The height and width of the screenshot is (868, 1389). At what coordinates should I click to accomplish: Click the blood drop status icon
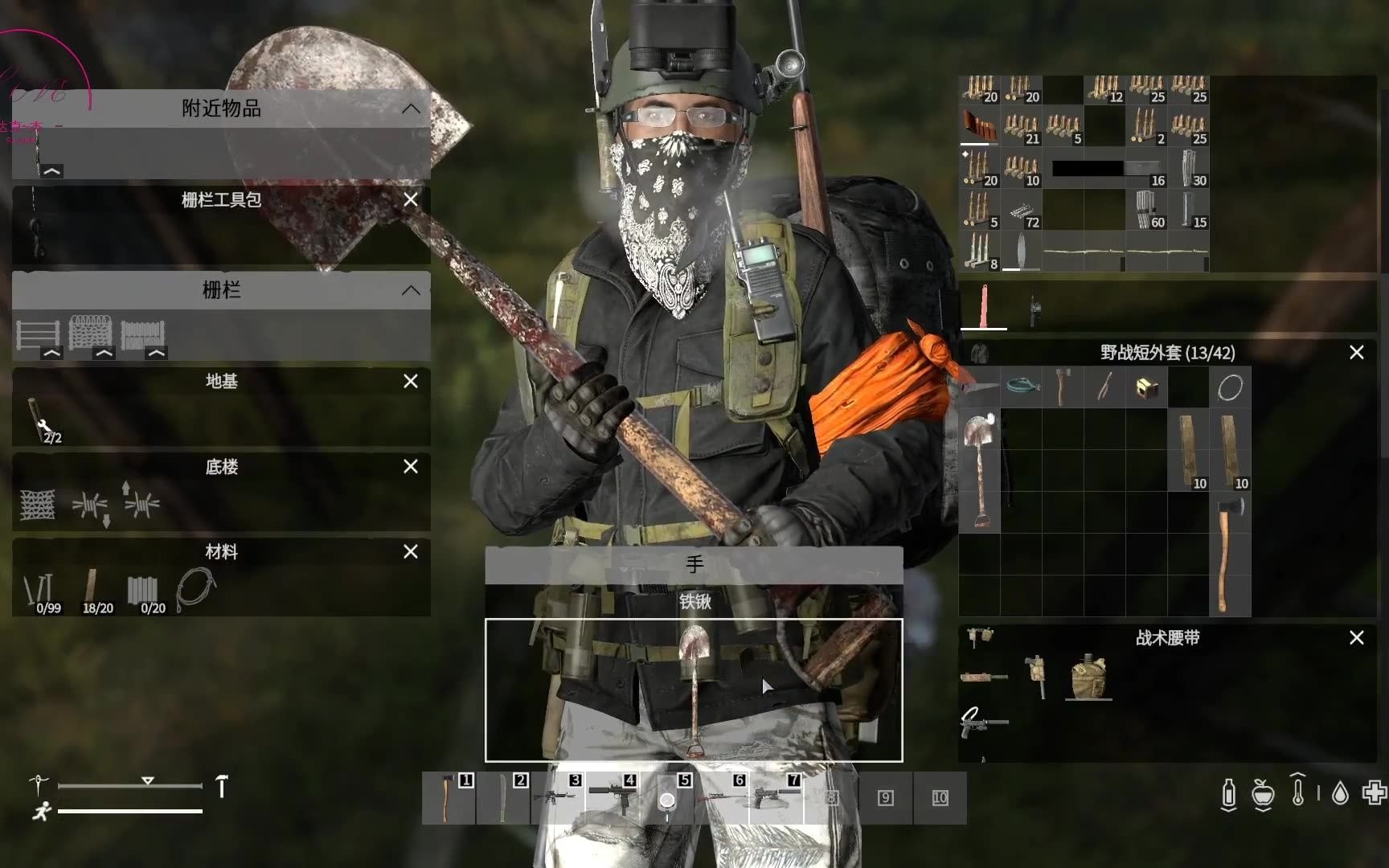click(x=1338, y=794)
